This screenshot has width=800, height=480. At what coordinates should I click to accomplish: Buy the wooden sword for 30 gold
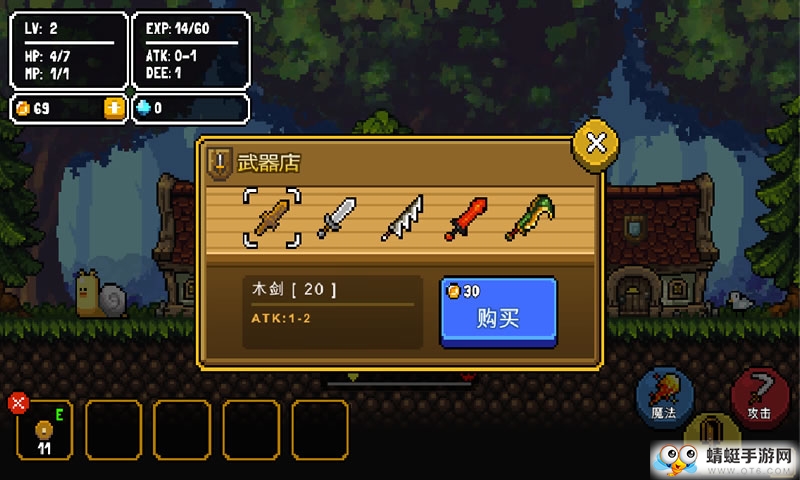pos(498,312)
